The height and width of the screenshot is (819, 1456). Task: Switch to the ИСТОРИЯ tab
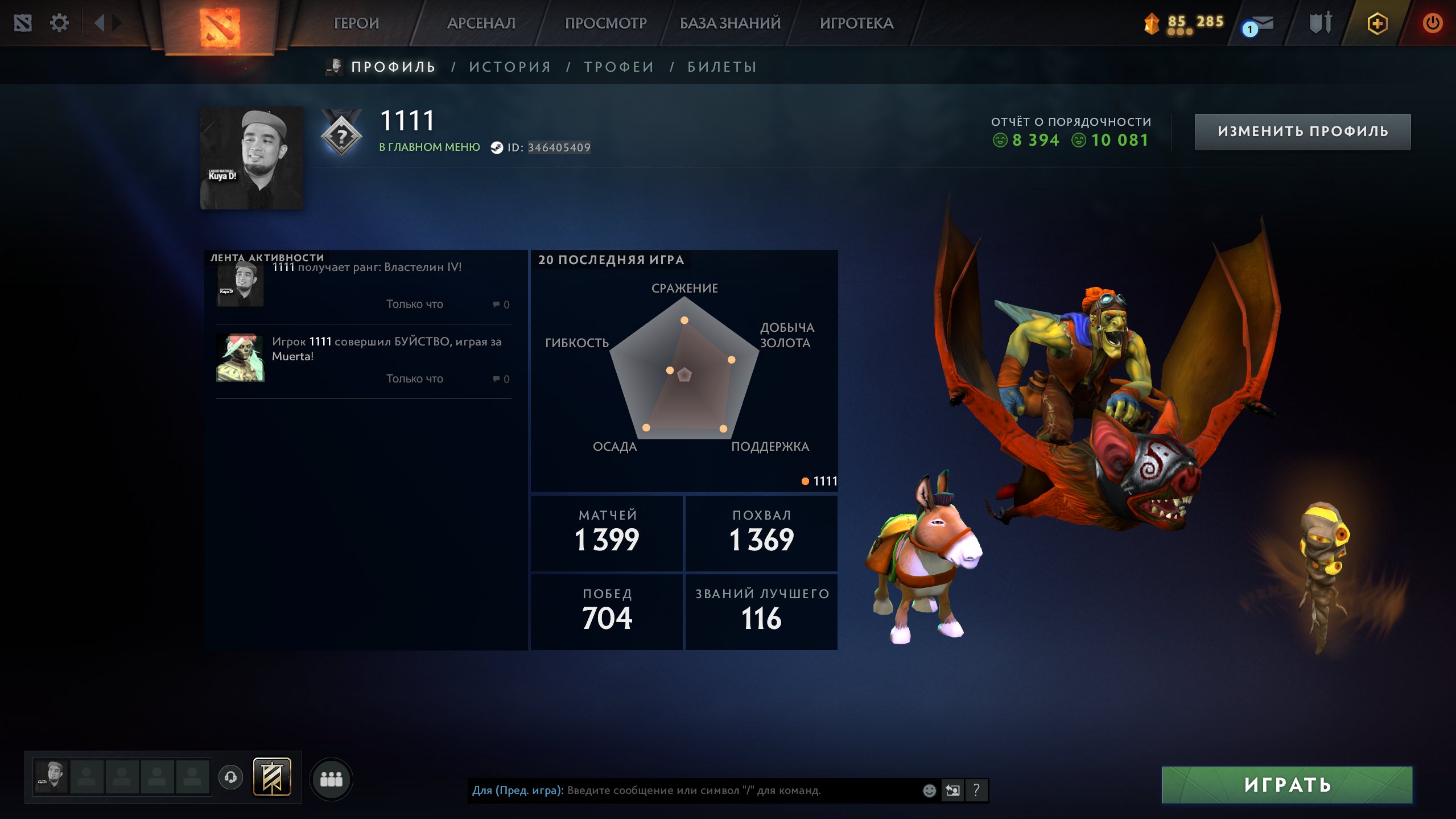pyautogui.click(x=510, y=67)
